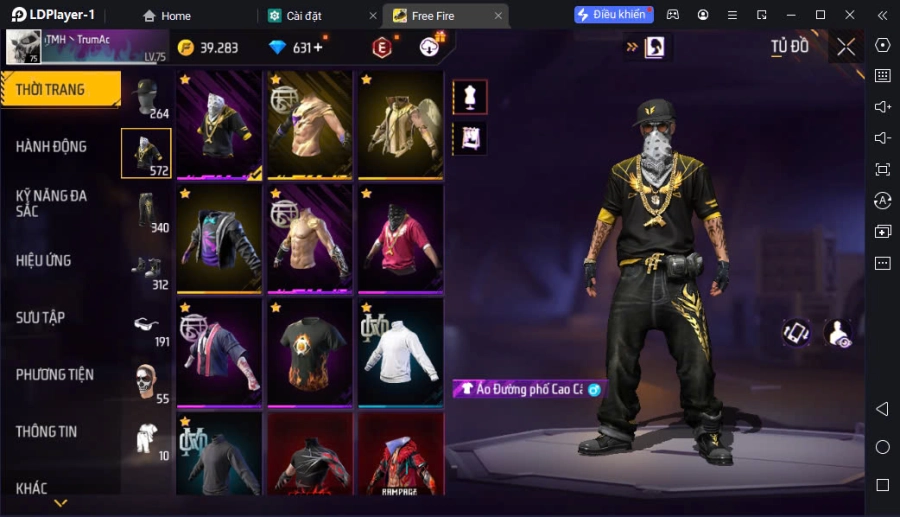Expand the scroll-down arrow below categories
Screen dimensions: 900x517
(61, 503)
